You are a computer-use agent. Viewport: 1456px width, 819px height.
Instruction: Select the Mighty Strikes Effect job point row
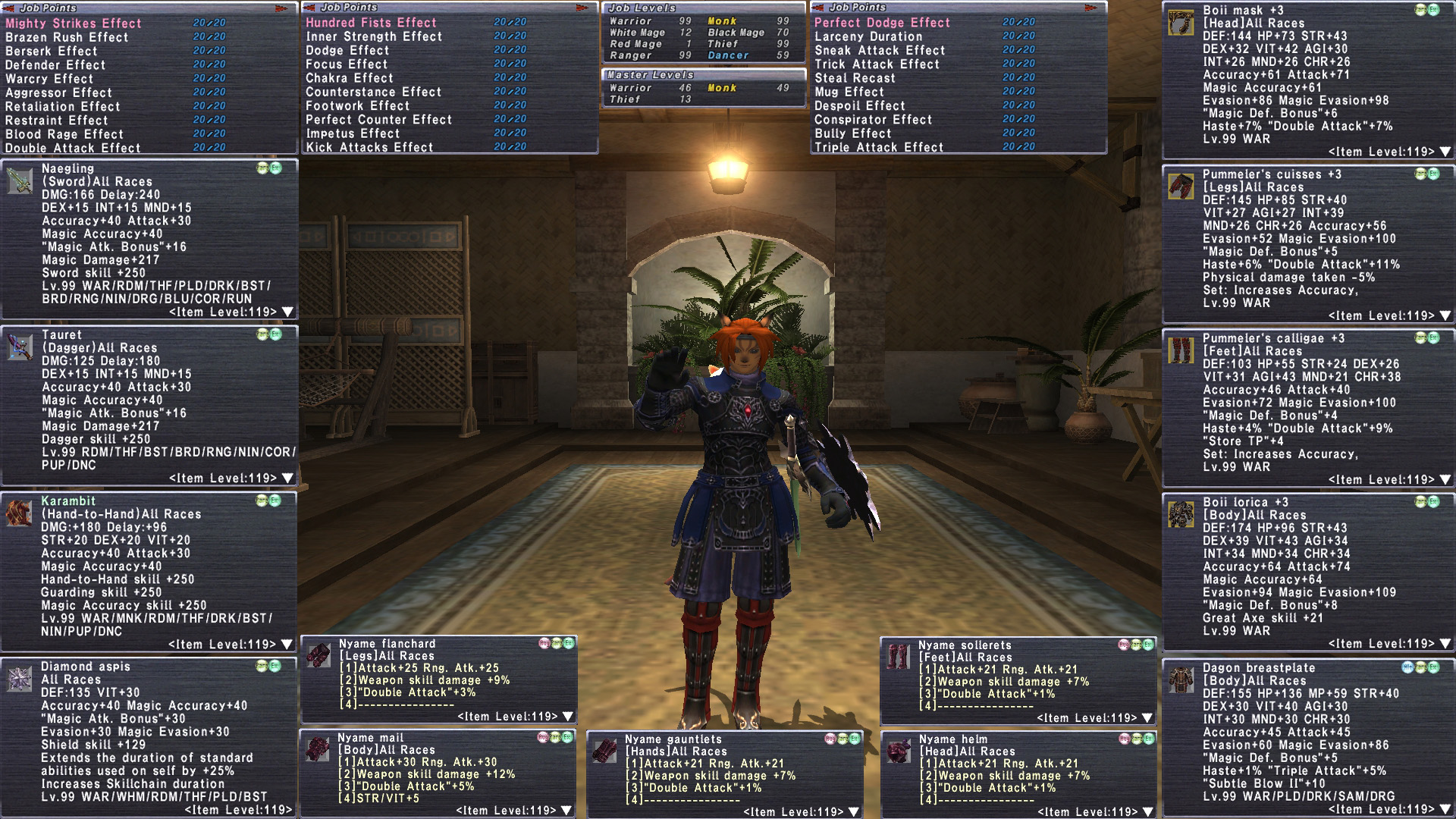(74, 24)
